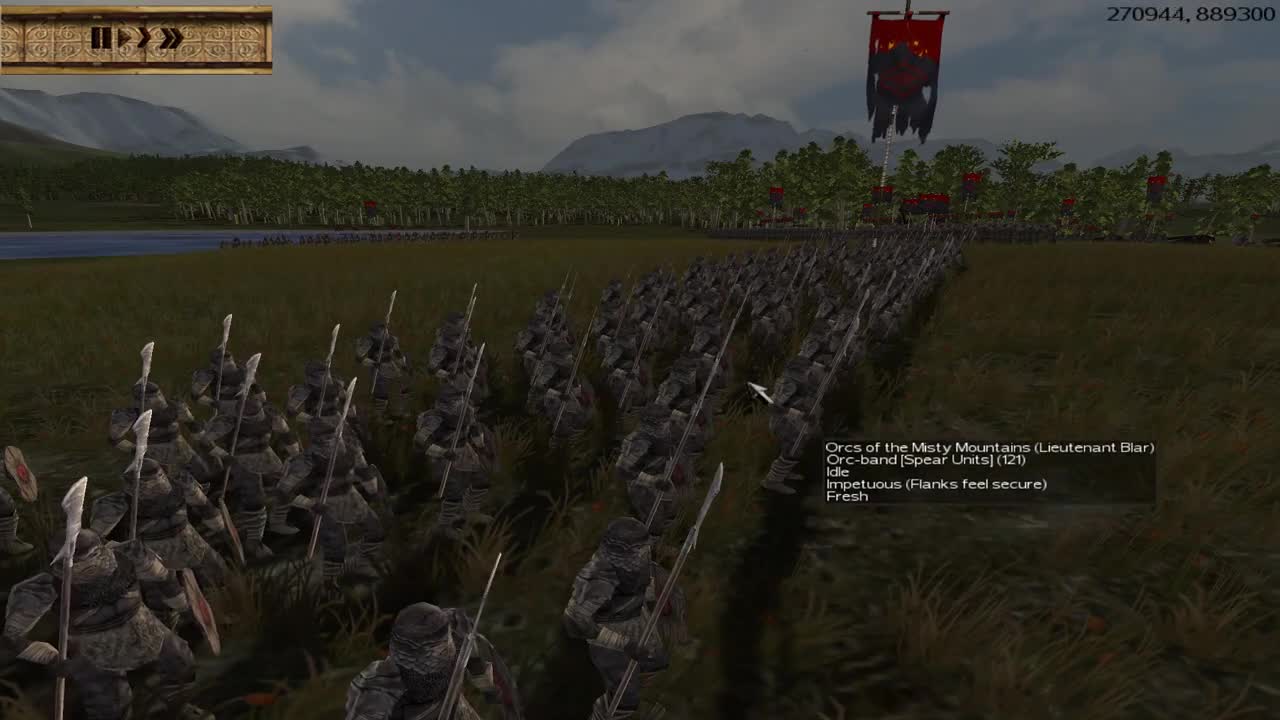Click the Orcs of the Misty Mountains tooltip title
Screen dimensions: 1280x720
989,448
